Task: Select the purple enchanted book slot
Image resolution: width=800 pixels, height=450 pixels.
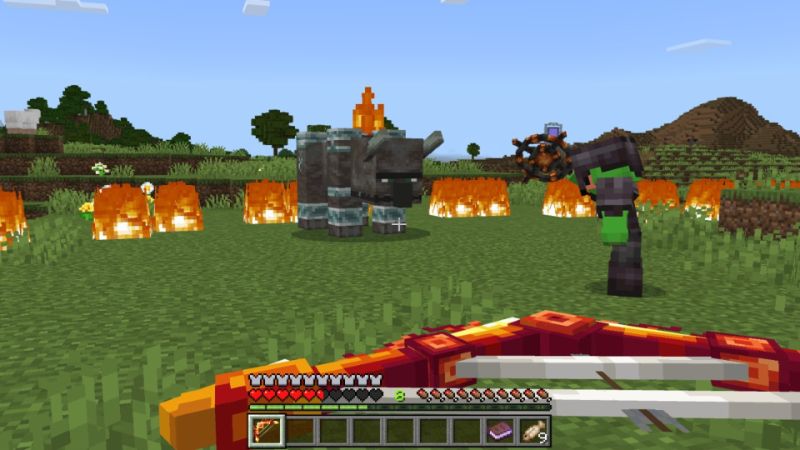Action: pyautogui.click(x=500, y=431)
